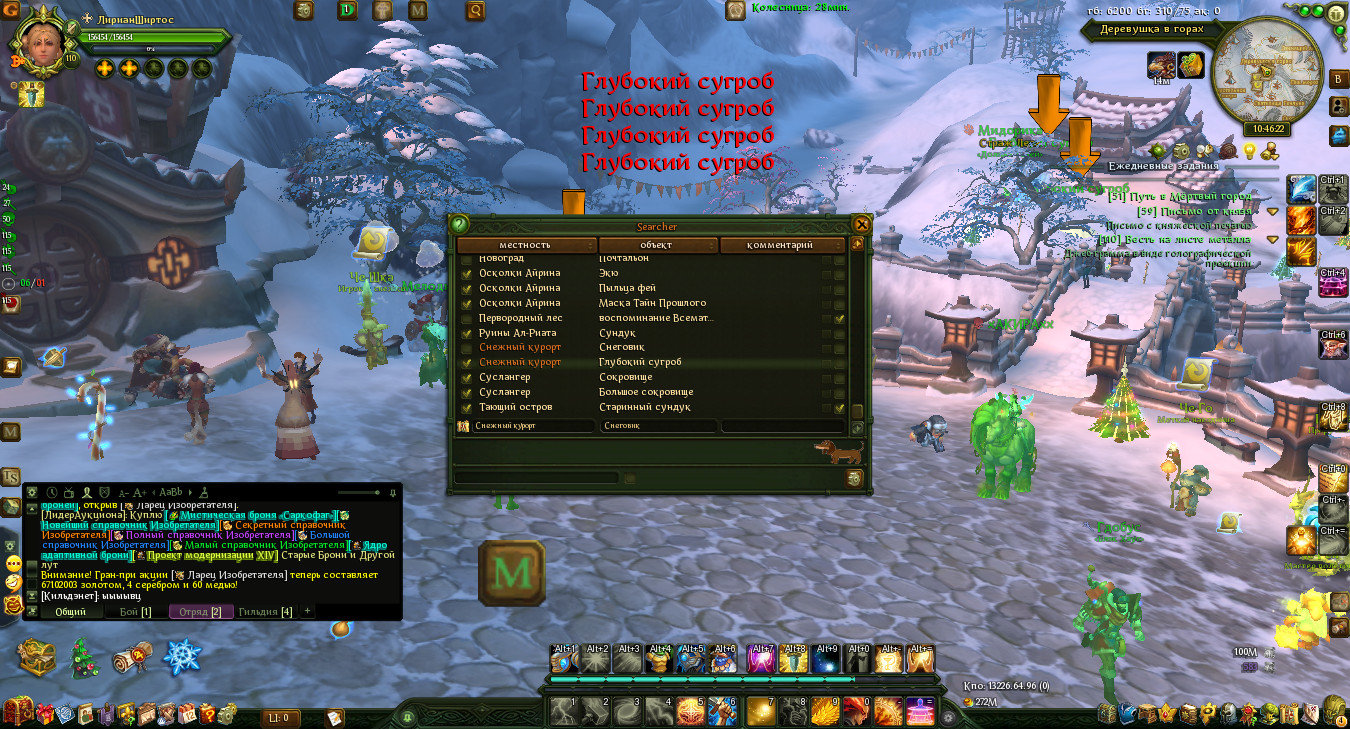Switch to the Общий chat tab

click(70, 611)
